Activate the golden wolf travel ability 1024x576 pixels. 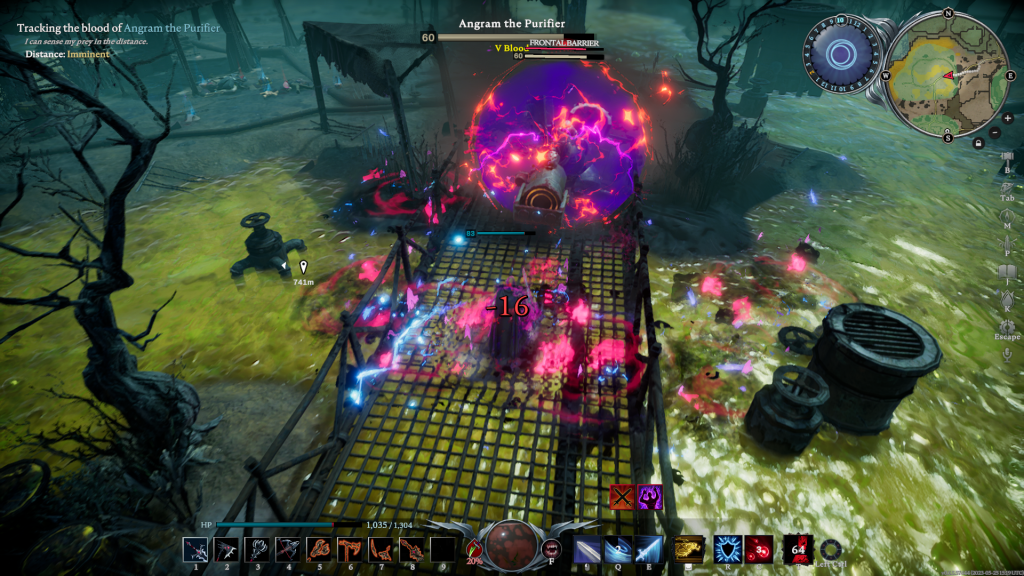click(x=687, y=548)
